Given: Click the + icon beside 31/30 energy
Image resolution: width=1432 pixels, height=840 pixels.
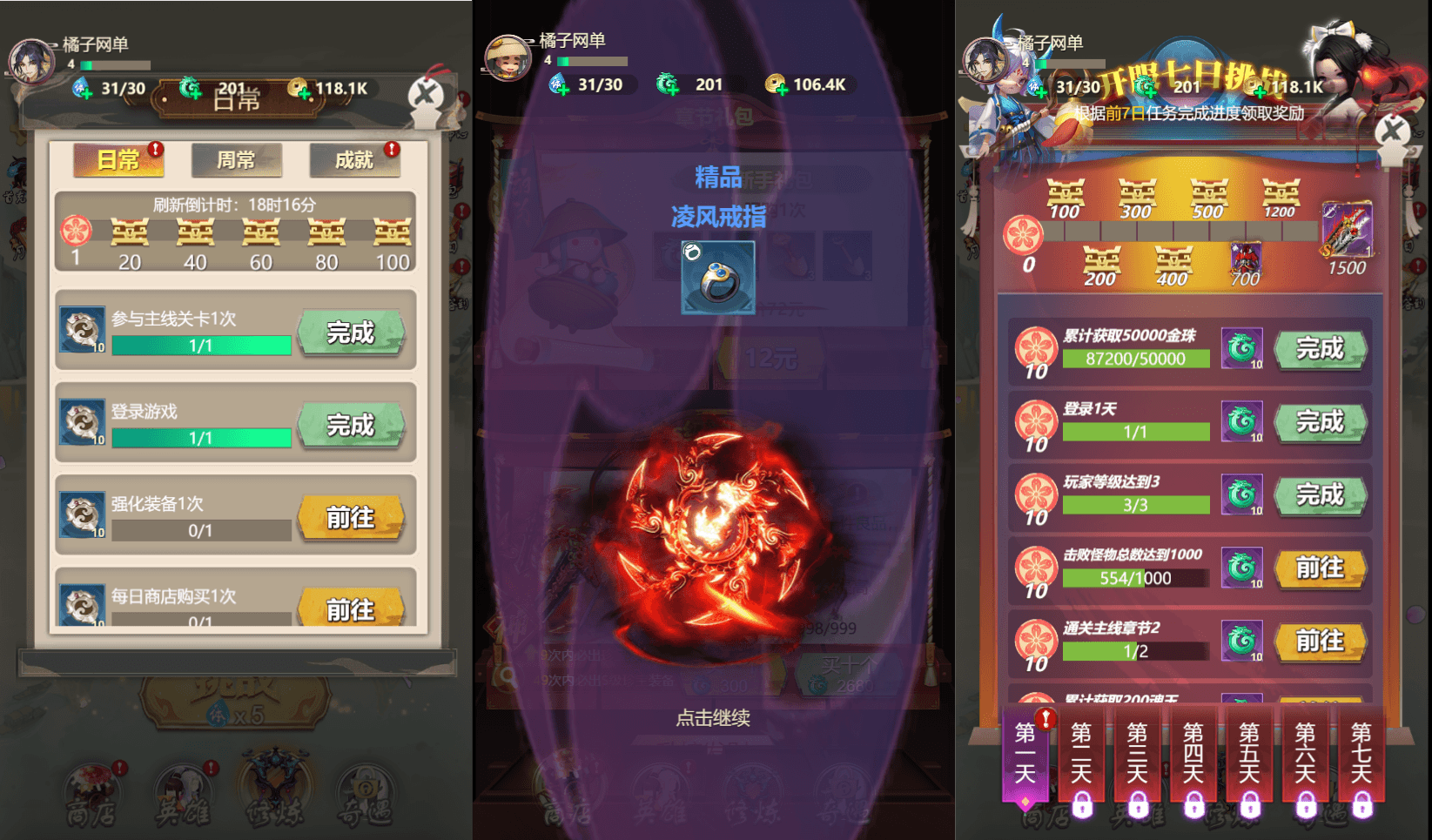Looking at the screenshot, I should tap(86, 93).
